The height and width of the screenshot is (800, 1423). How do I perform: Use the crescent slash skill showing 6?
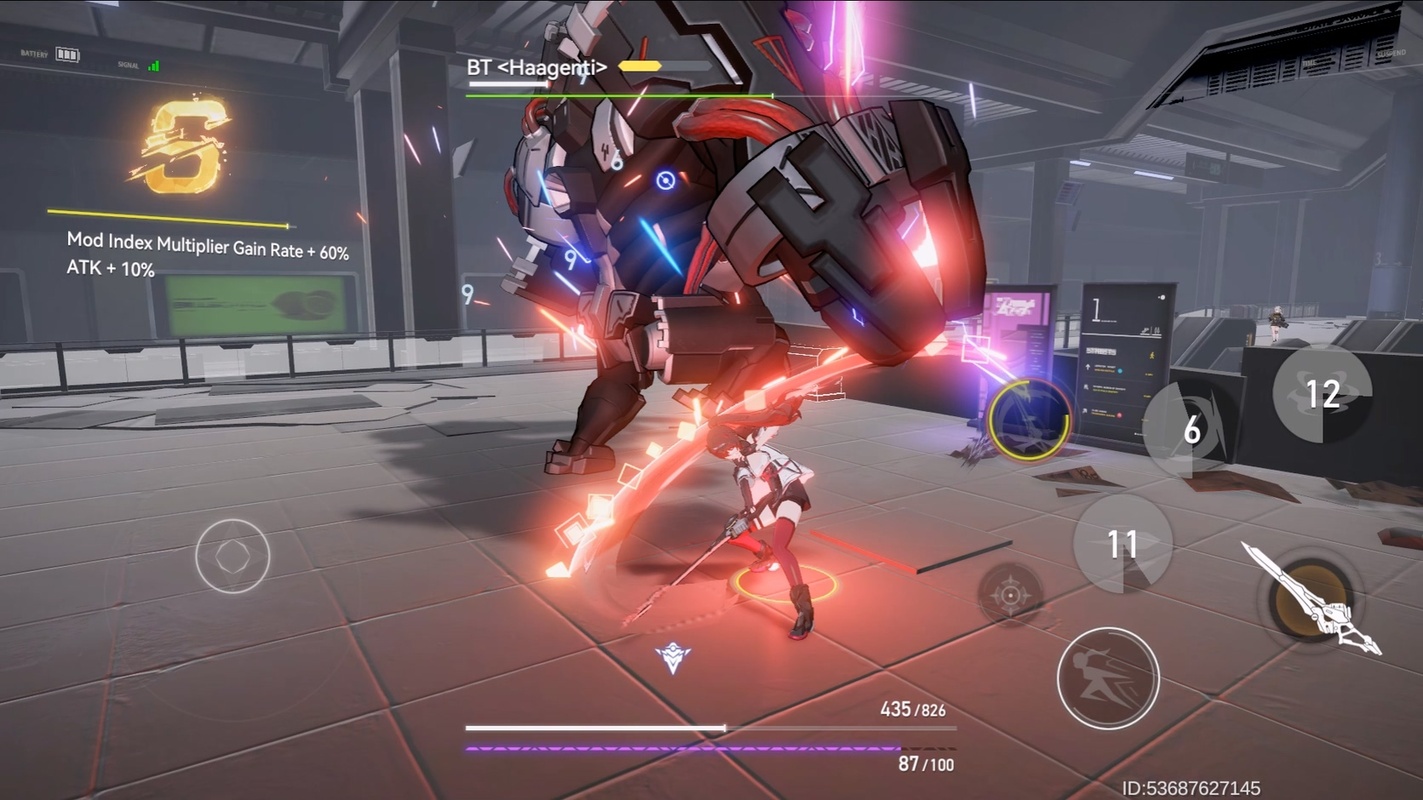[1190, 430]
